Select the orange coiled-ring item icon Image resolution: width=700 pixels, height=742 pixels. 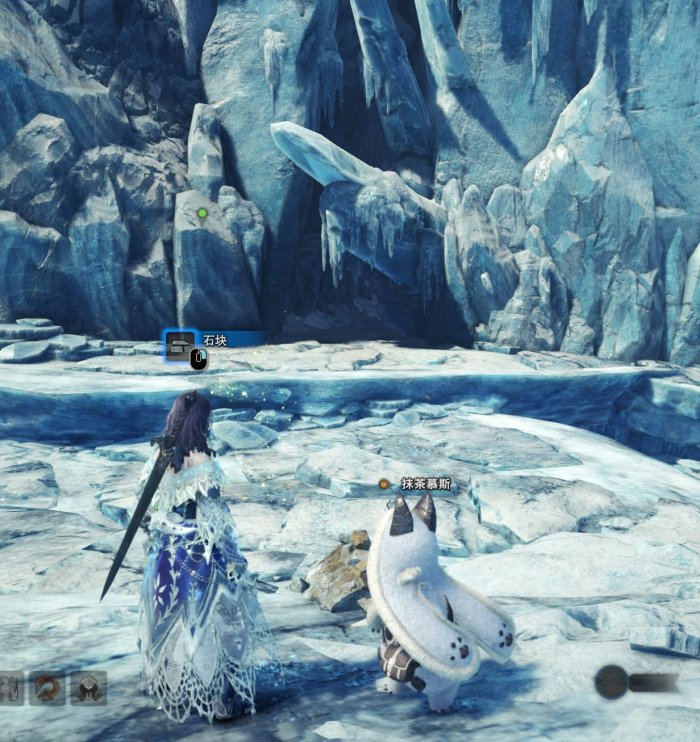tap(46, 687)
